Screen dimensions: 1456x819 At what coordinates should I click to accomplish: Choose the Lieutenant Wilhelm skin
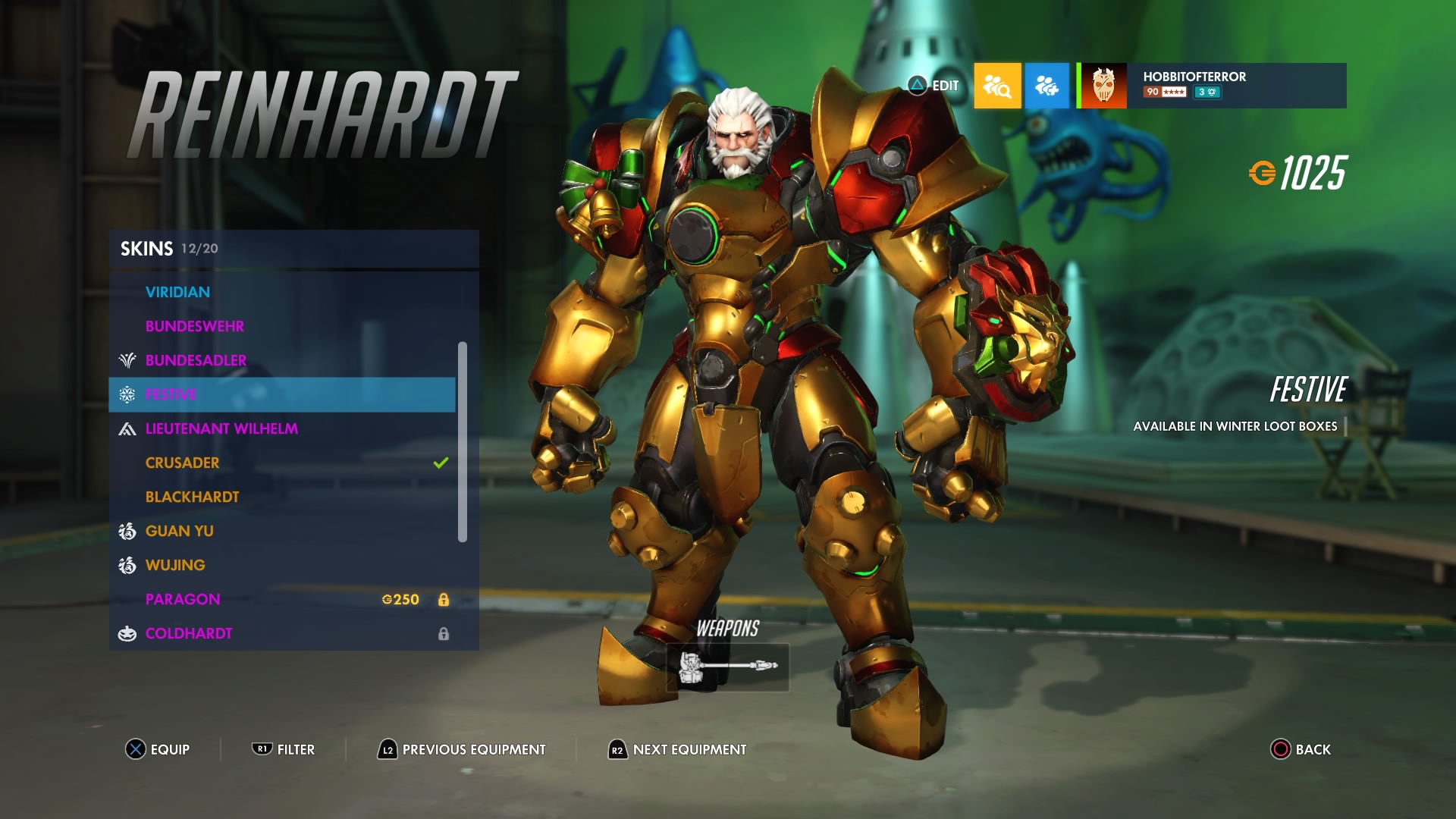221,428
